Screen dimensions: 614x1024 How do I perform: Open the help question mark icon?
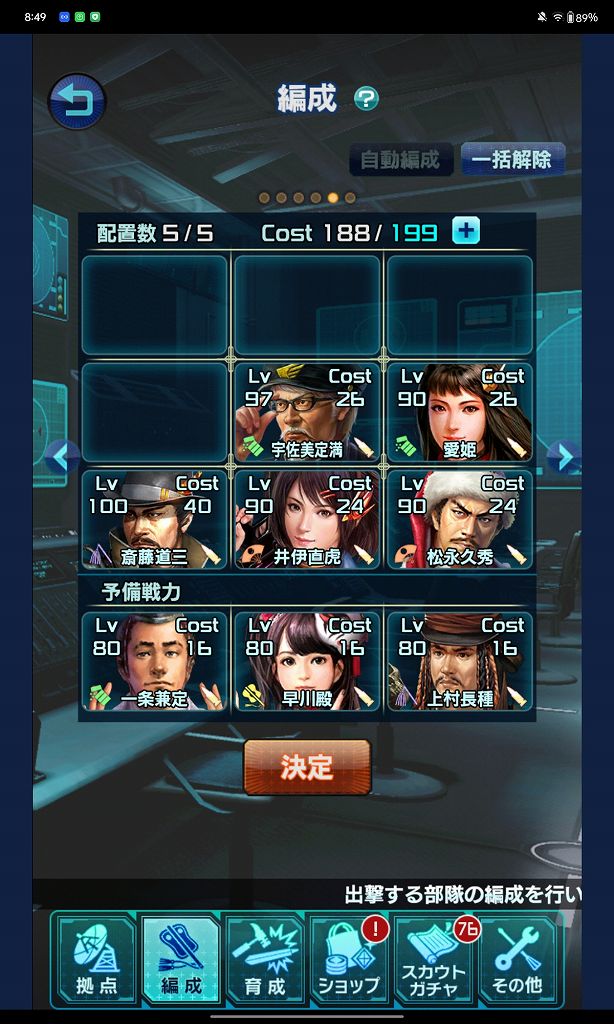click(x=367, y=98)
